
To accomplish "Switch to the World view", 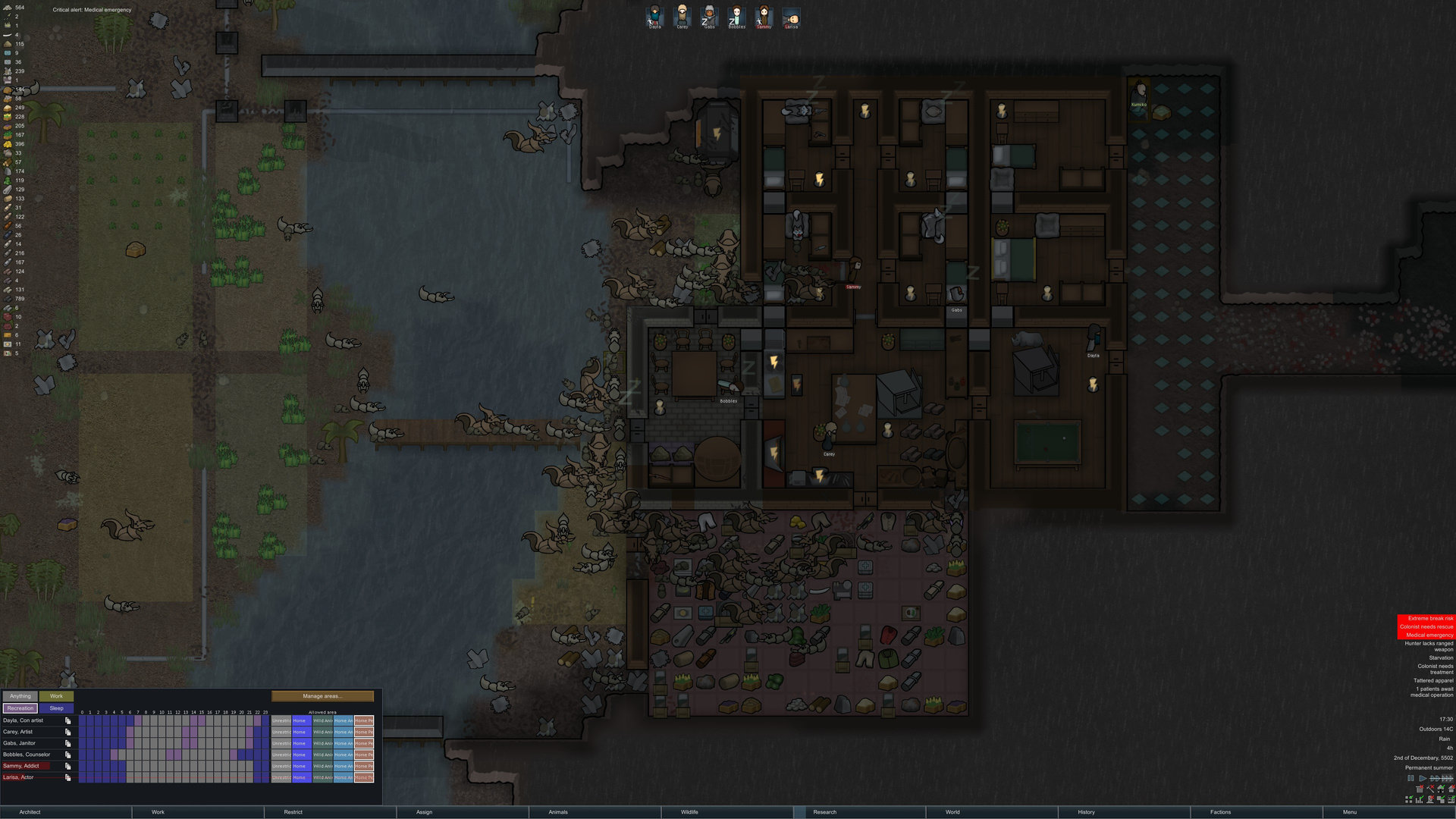I will [952, 812].
